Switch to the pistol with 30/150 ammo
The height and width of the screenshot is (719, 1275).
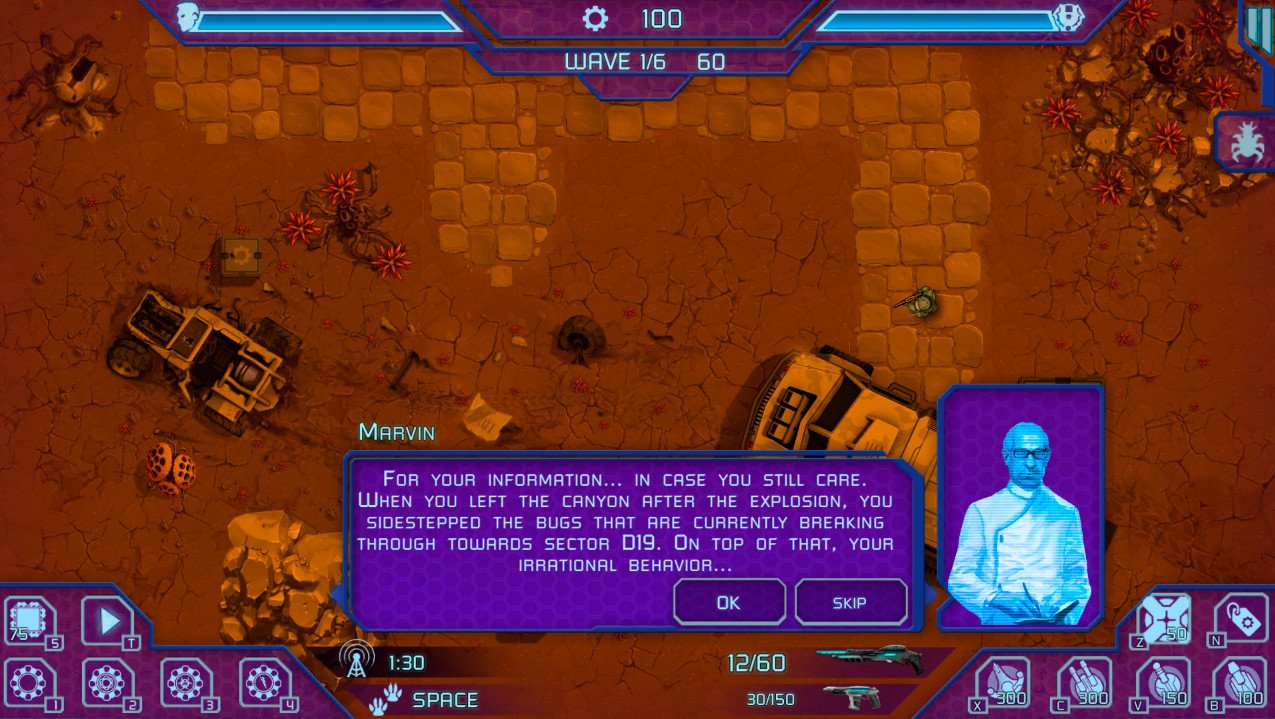pyautogui.click(x=852, y=697)
